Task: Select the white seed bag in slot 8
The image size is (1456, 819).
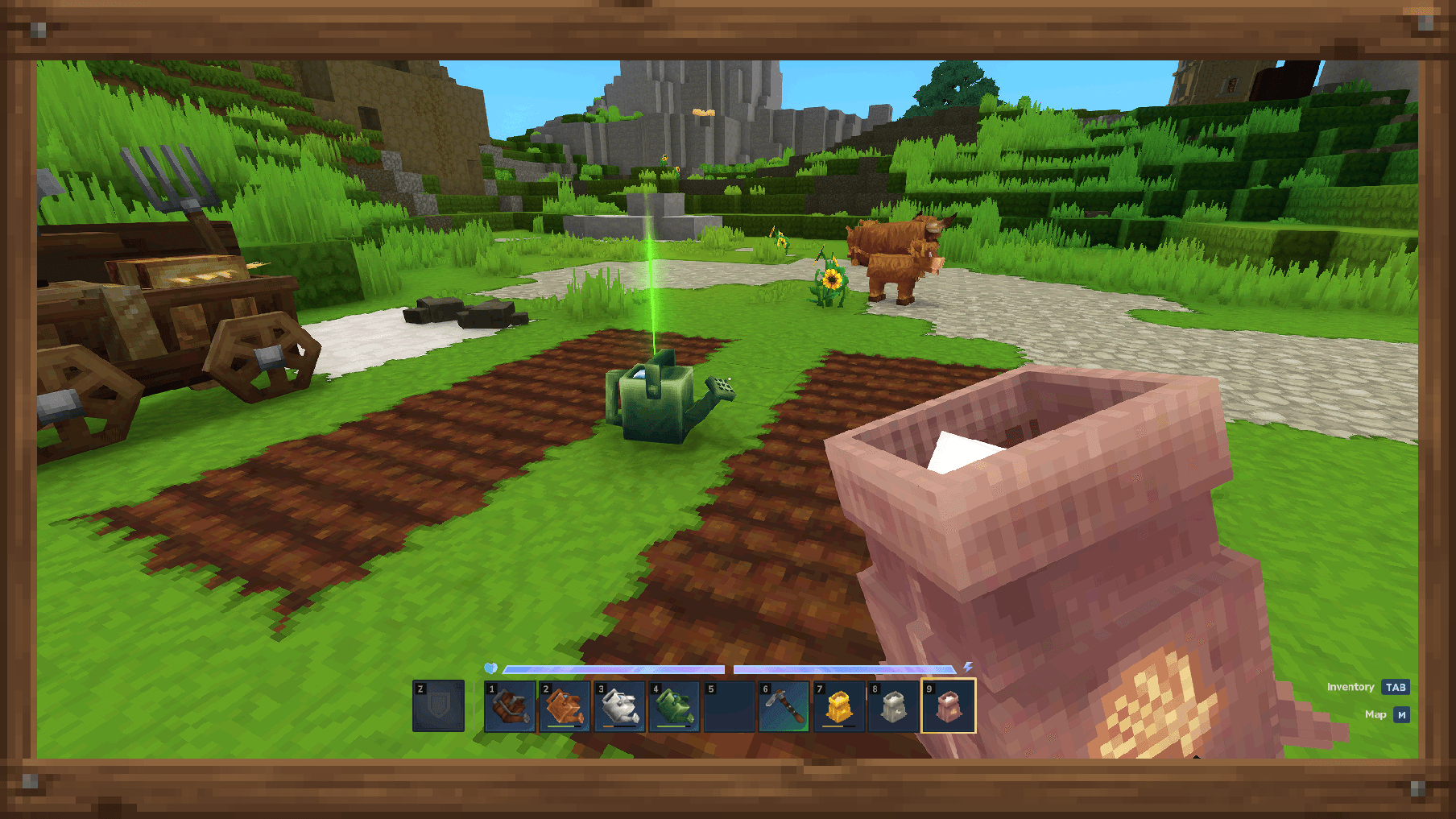Action: tap(896, 707)
